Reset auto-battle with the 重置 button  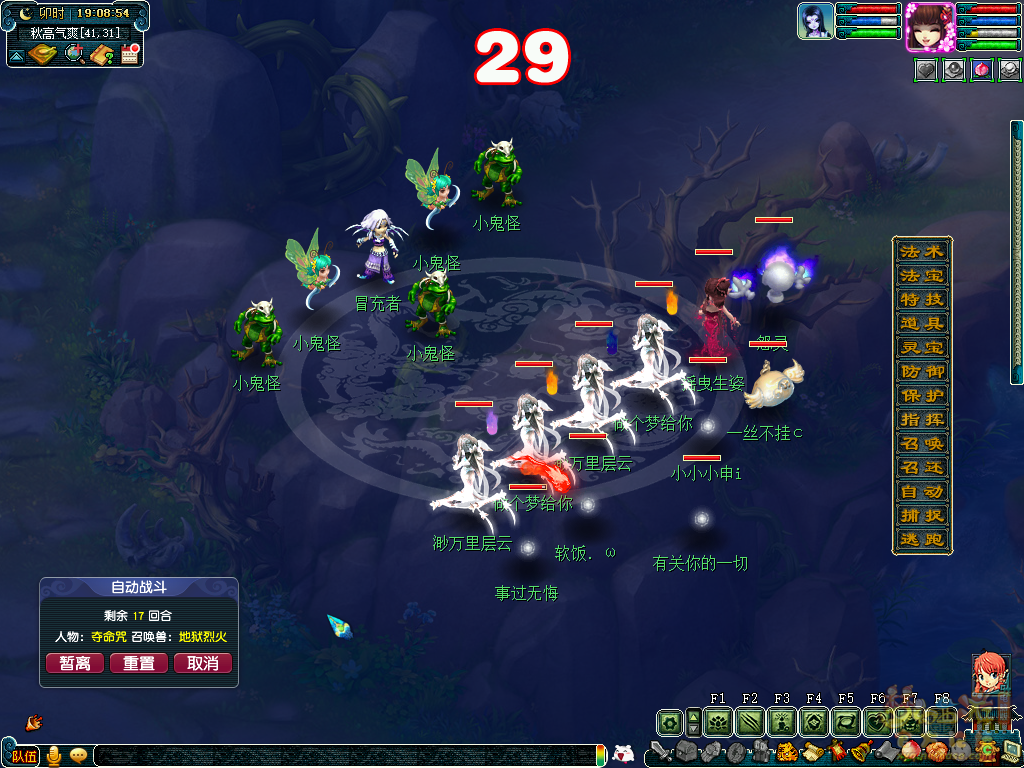(139, 663)
